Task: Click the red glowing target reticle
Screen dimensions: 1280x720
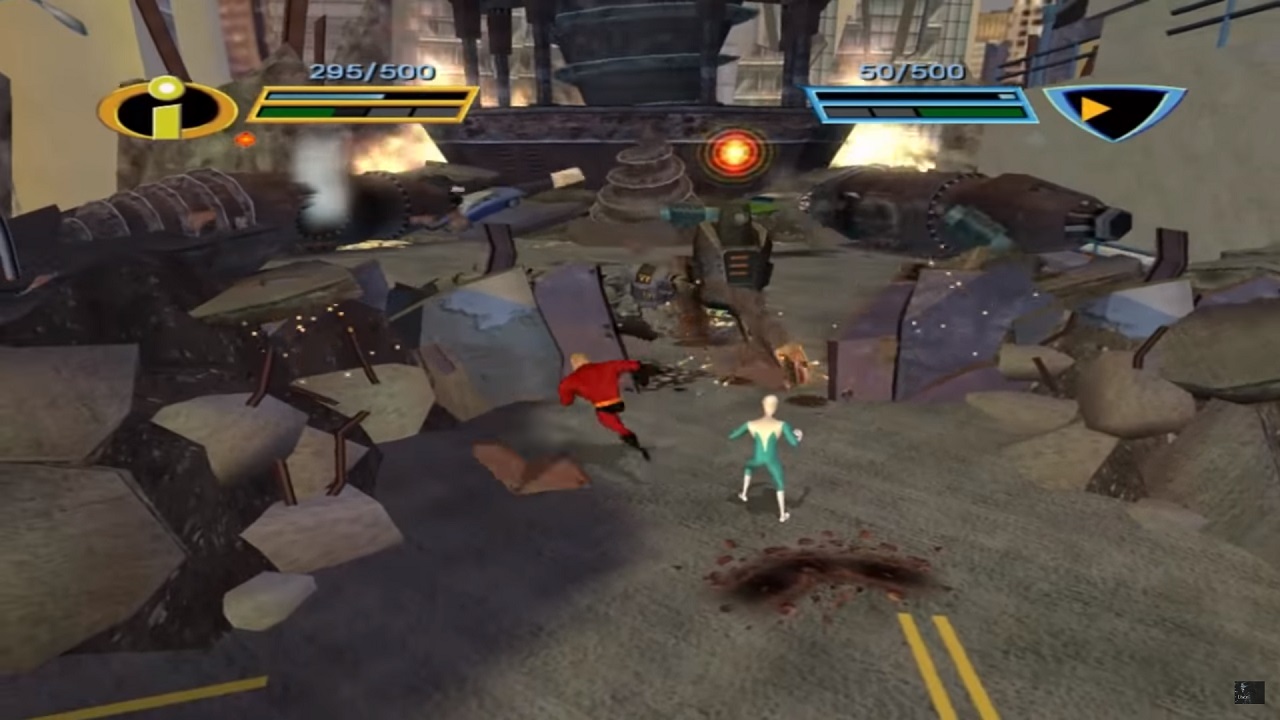Action: [x=735, y=152]
